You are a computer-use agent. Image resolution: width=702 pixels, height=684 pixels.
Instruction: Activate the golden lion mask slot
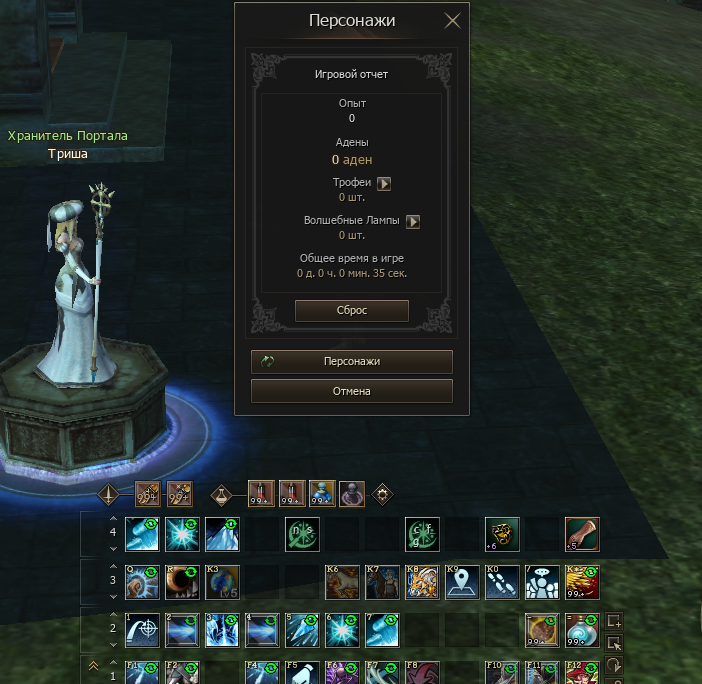(501, 534)
